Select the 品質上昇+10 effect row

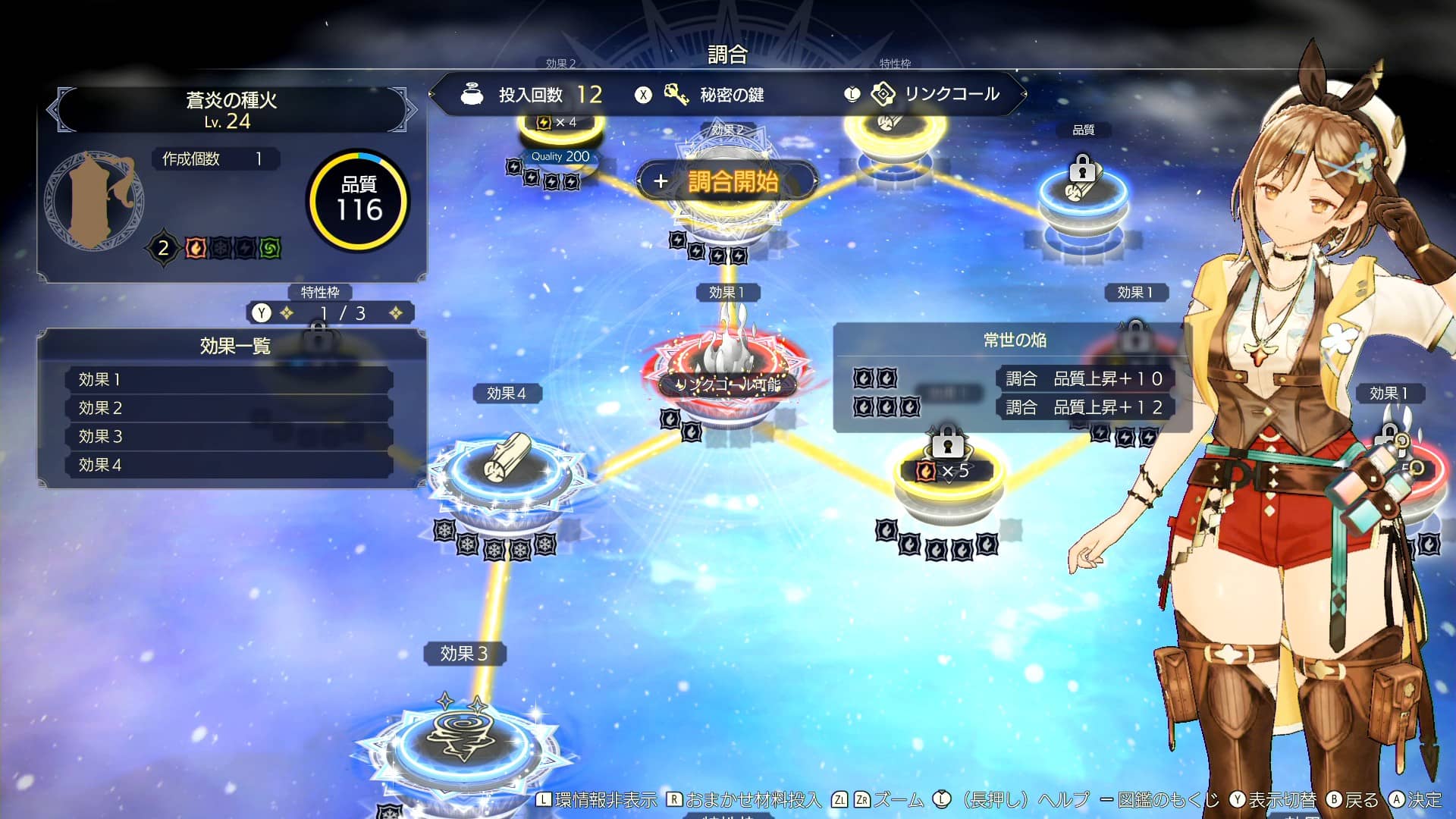[1084, 378]
